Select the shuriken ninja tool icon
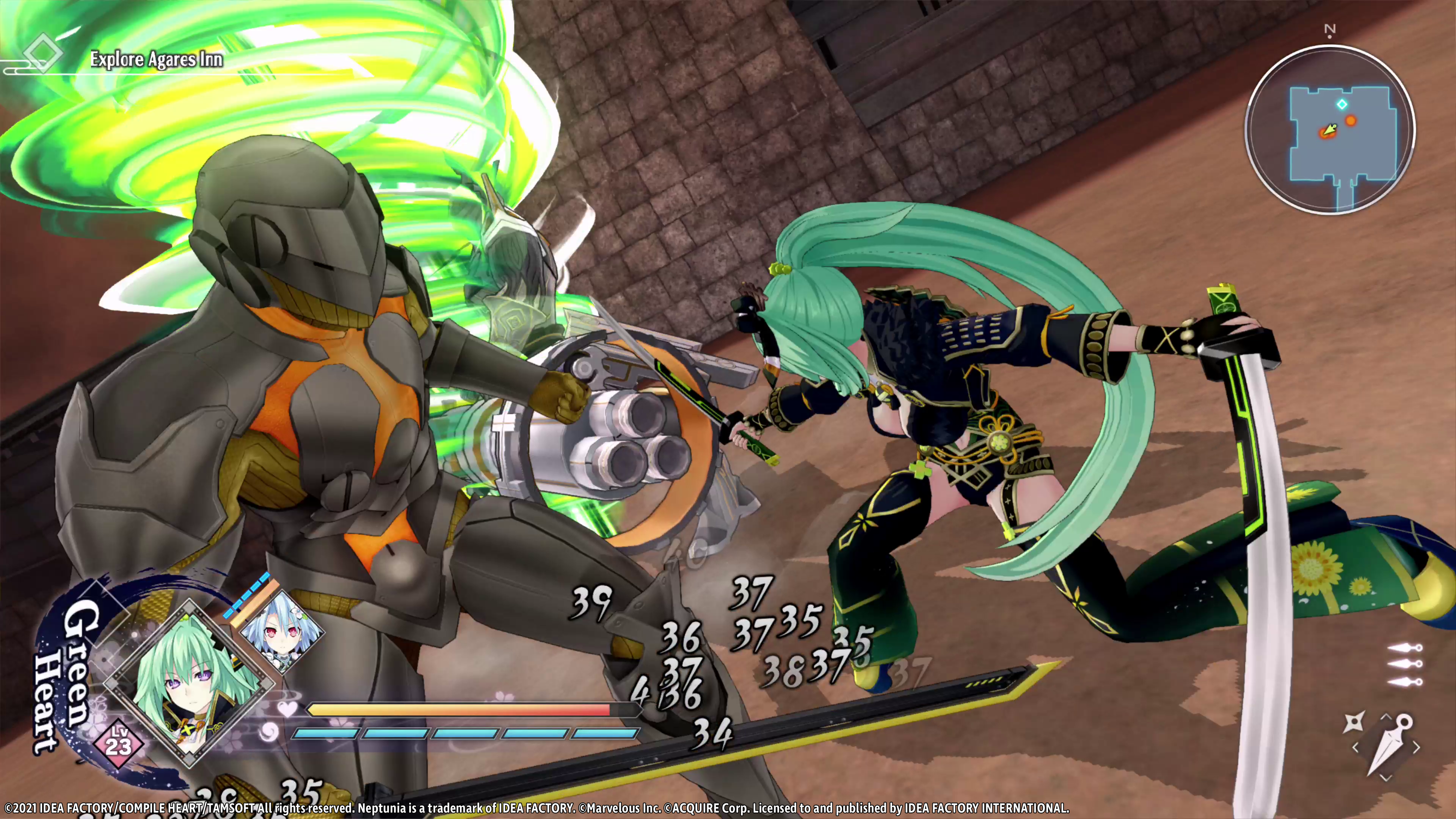Viewport: 1456px width, 819px height. tap(1354, 723)
